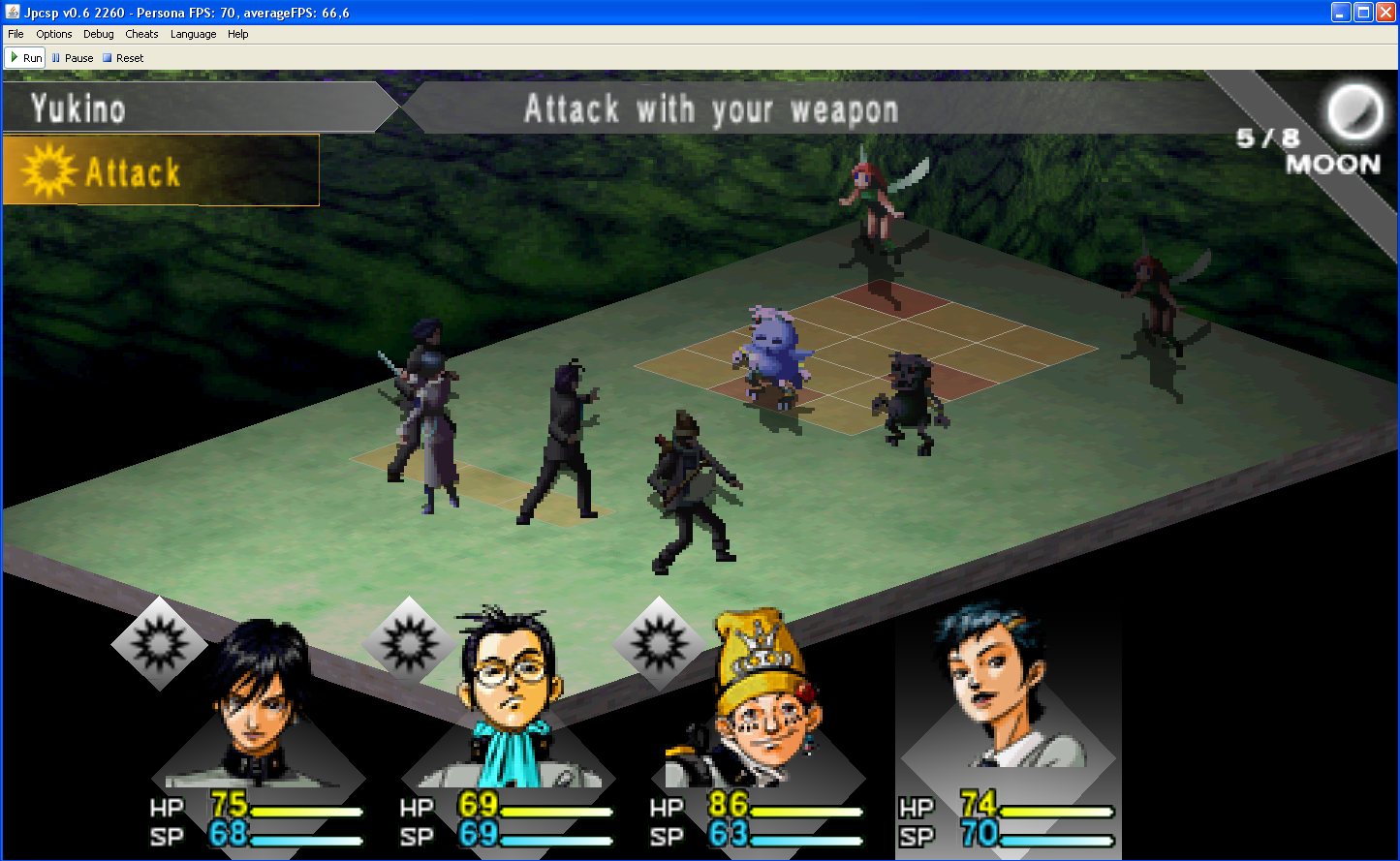The height and width of the screenshot is (861, 1400).
Task: Open the Cheats menu
Action: click(x=141, y=34)
